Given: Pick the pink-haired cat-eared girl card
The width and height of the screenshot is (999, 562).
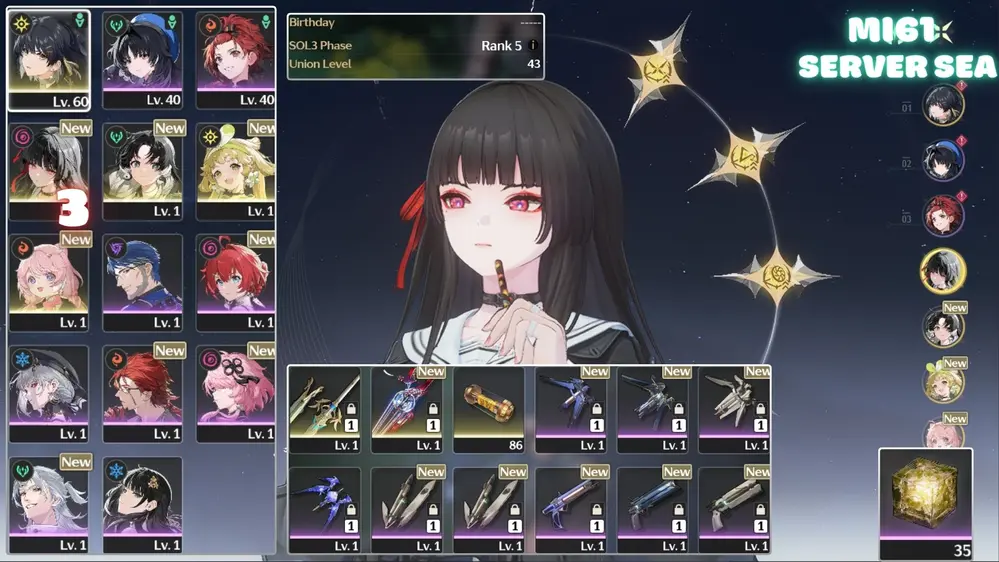Looking at the screenshot, I should [x=49, y=282].
